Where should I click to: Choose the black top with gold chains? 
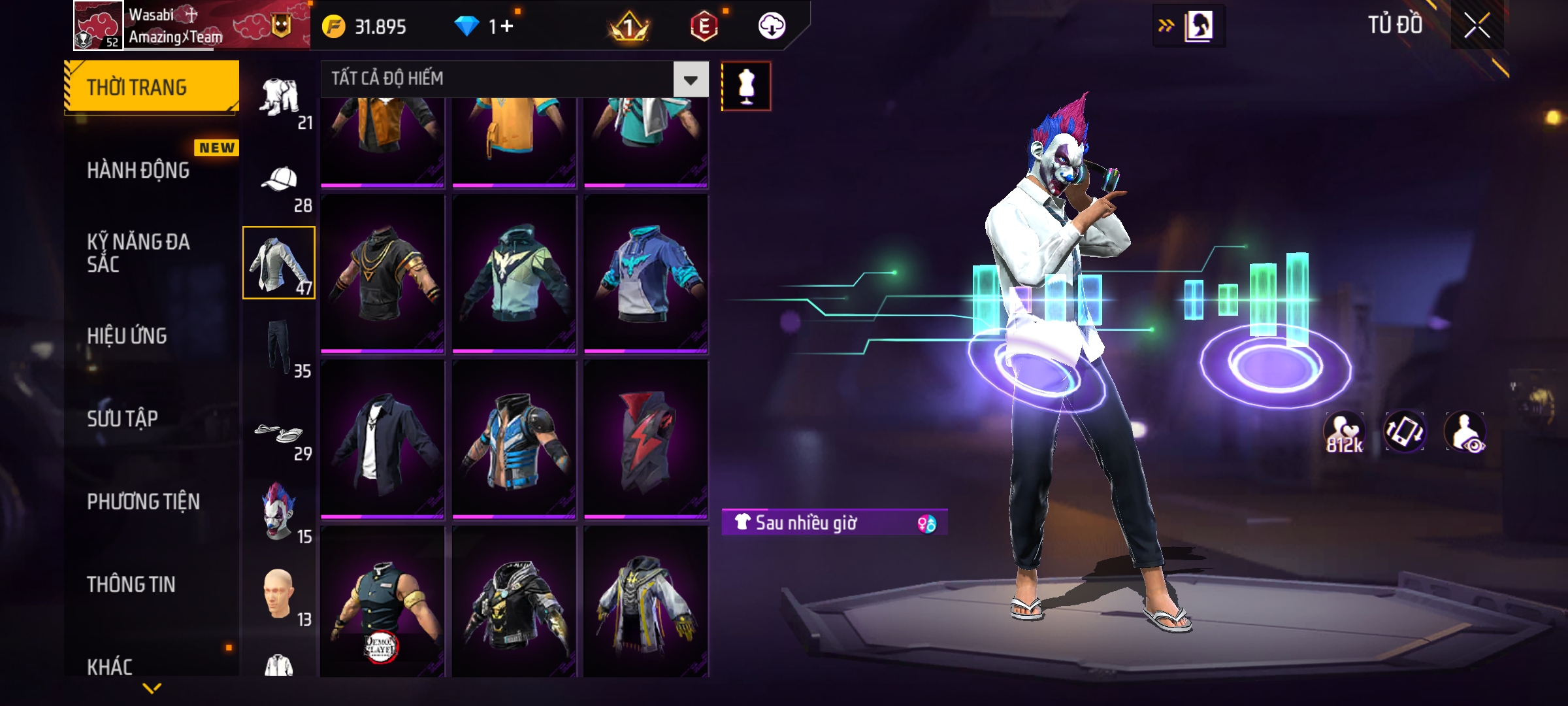[x=383, y=273]
